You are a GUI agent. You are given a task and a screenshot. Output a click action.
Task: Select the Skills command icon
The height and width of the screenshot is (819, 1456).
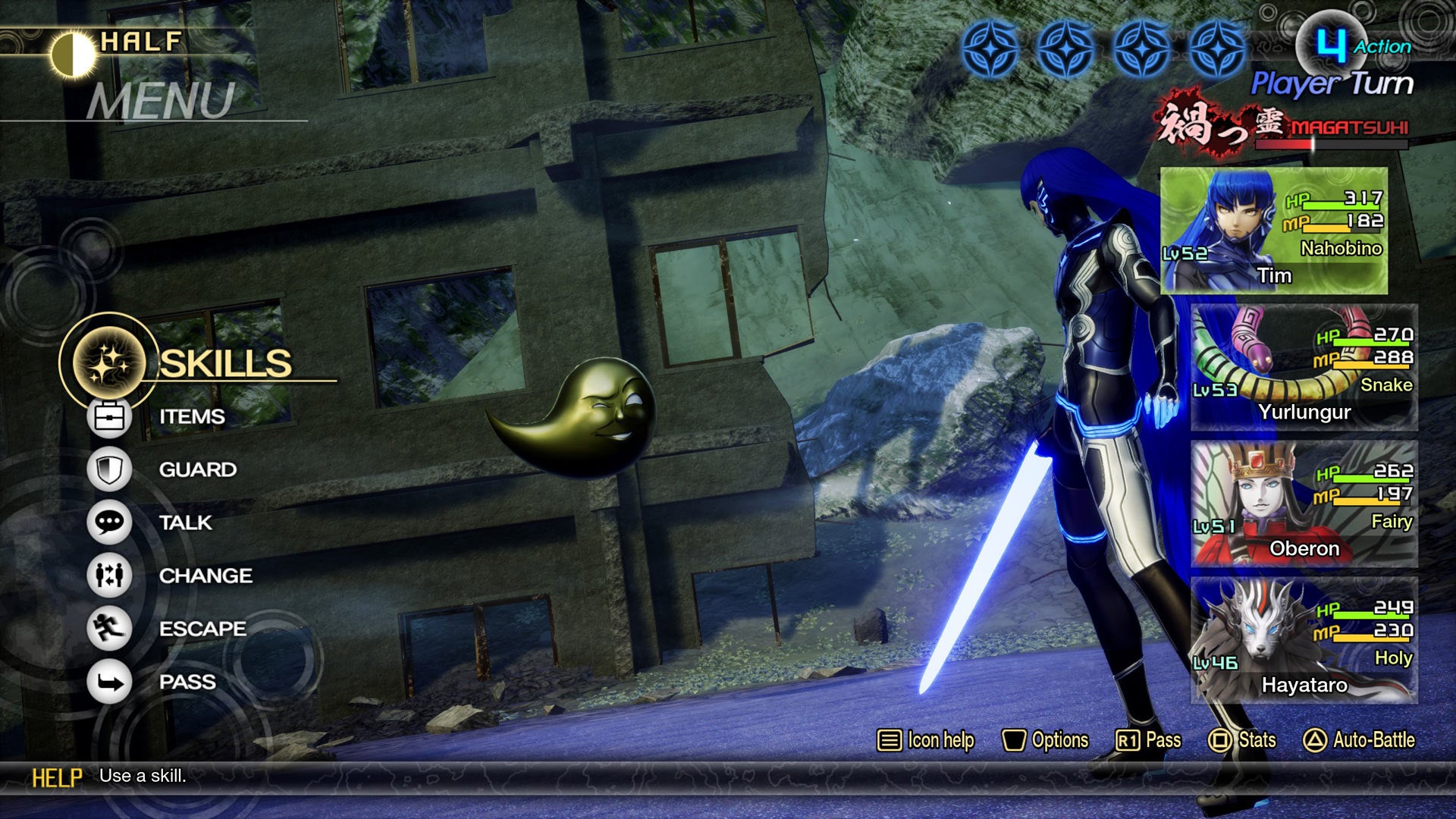coord(108,362)
